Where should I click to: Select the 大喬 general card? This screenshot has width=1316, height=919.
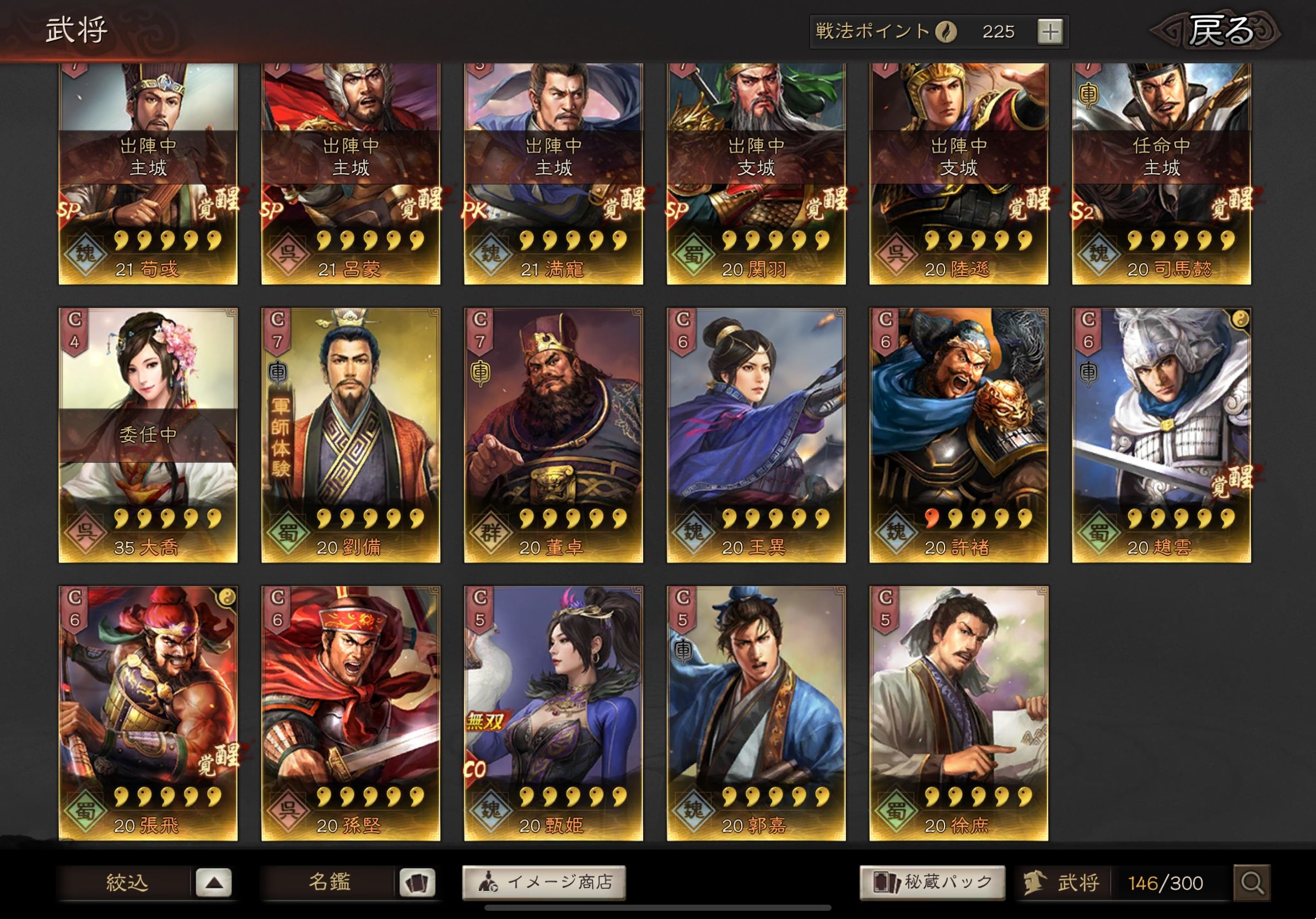pyautogui.click(x=148, y=435)
